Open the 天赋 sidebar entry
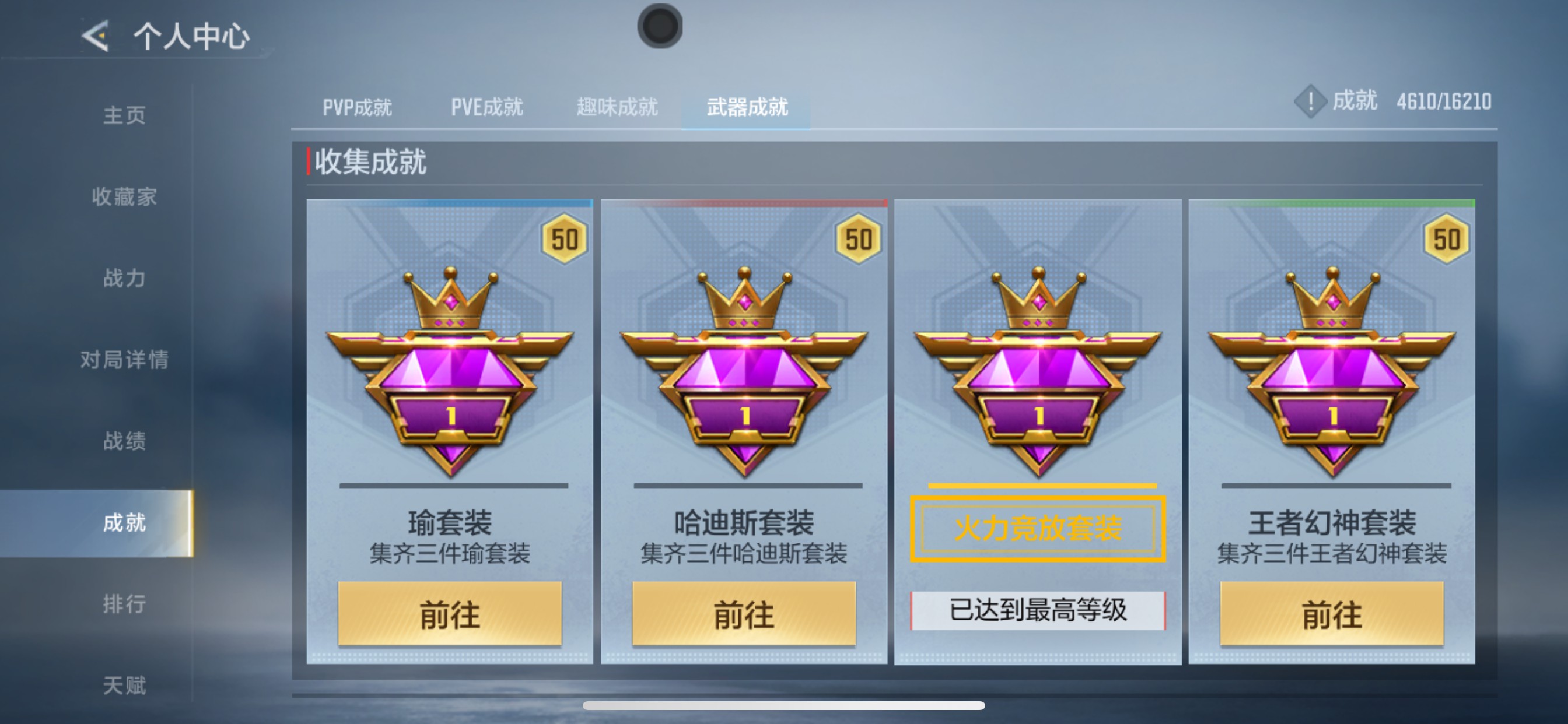Viewport: 1568px width, 724px height. pyautogui.click(x=125, y=685)
